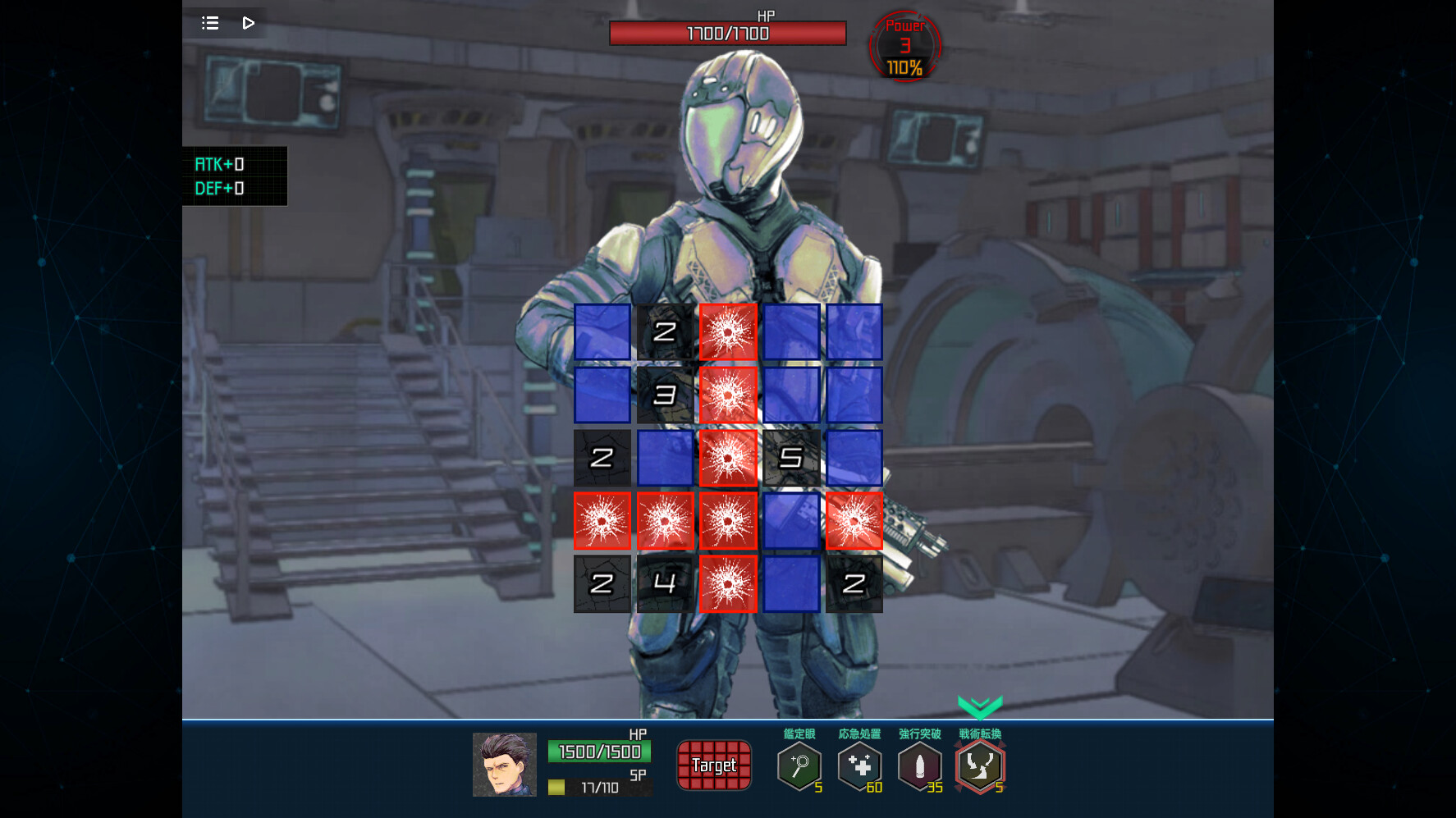The width and height of the screenshot is (1456, 818).
Task: Select the 5 numbered grid tile
Action: [790, 458]
